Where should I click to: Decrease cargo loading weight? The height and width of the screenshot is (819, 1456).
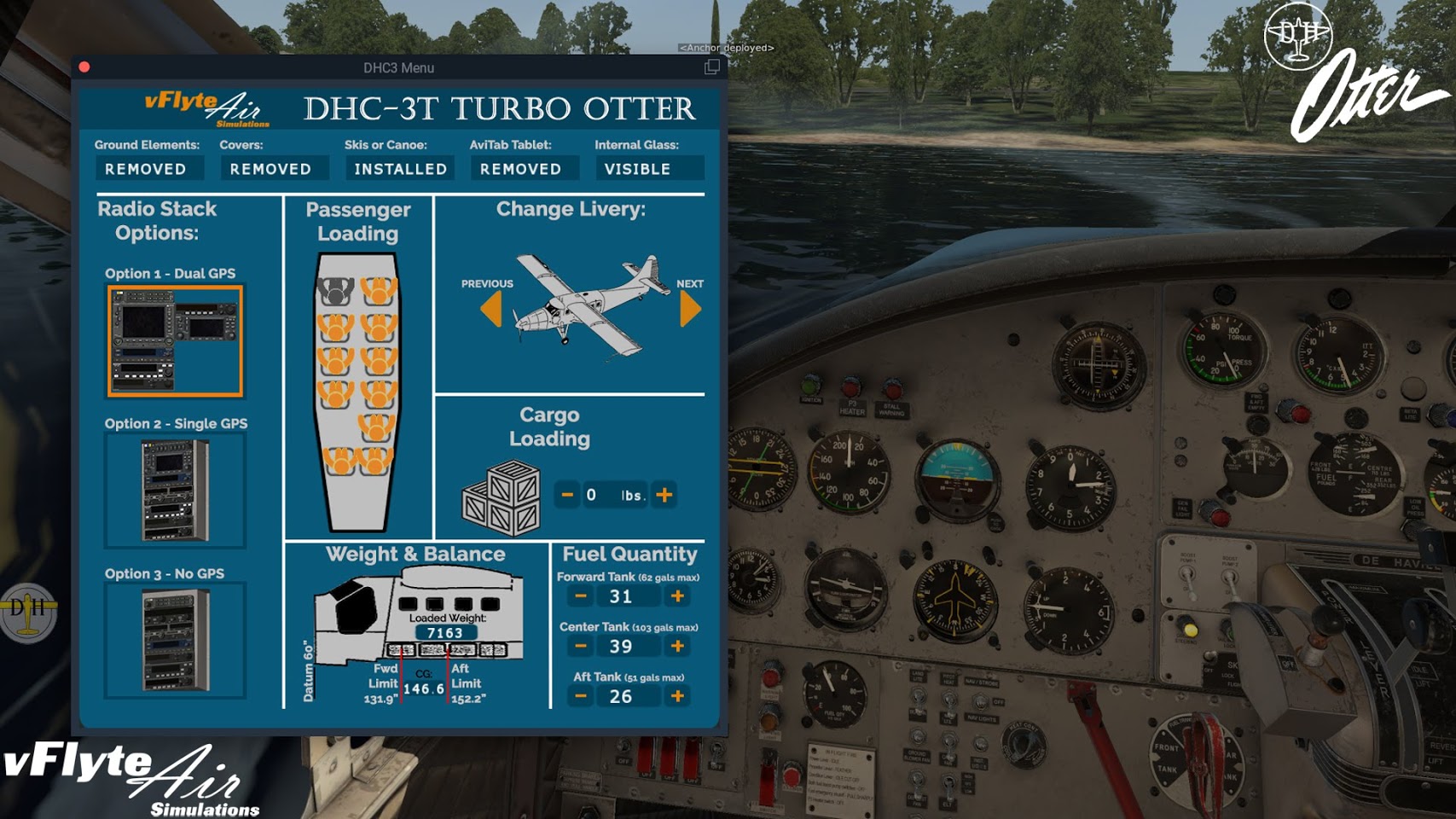[567, 495]
